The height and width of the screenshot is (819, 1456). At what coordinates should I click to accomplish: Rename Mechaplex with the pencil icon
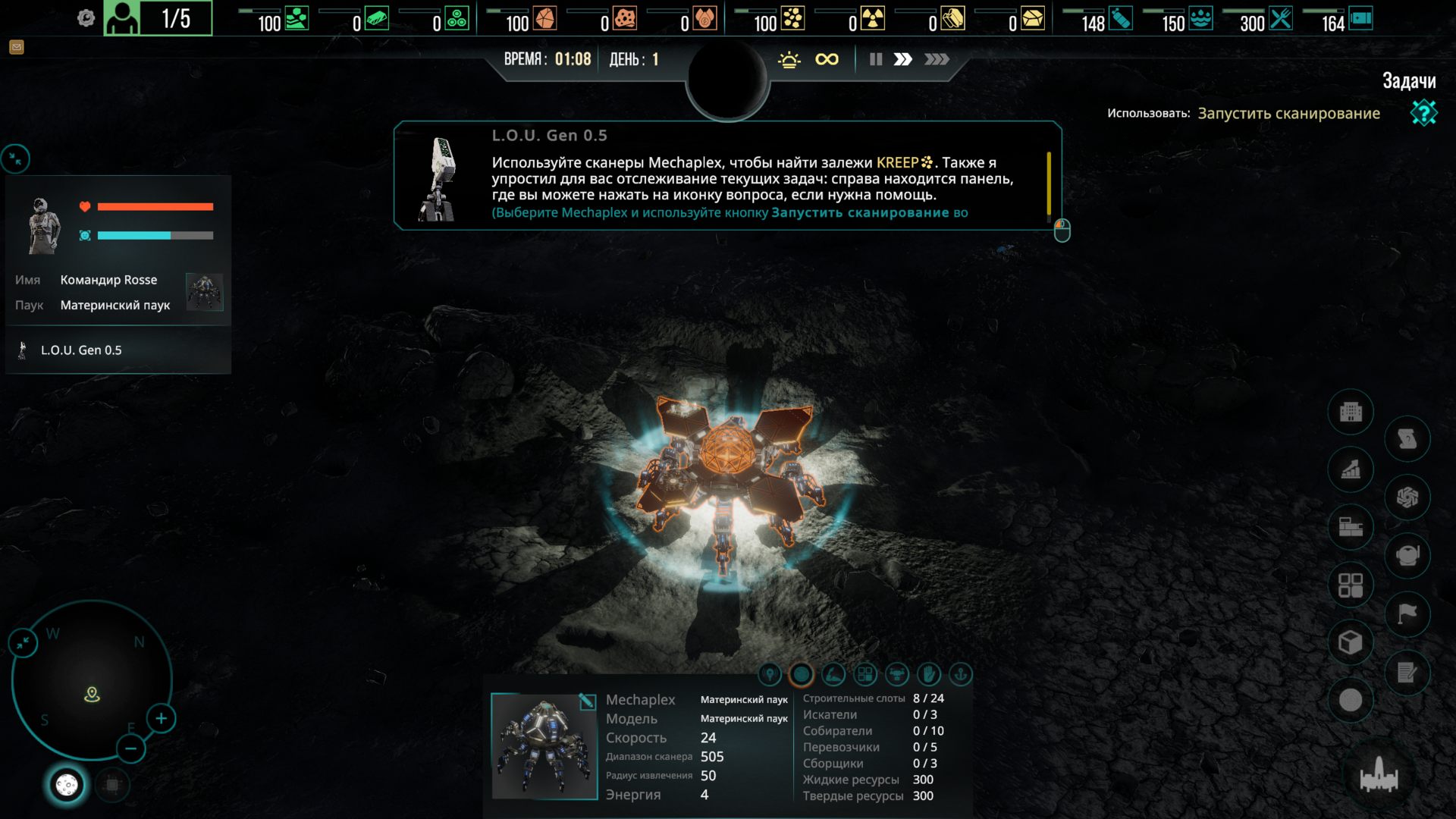(x=587, y=701)
